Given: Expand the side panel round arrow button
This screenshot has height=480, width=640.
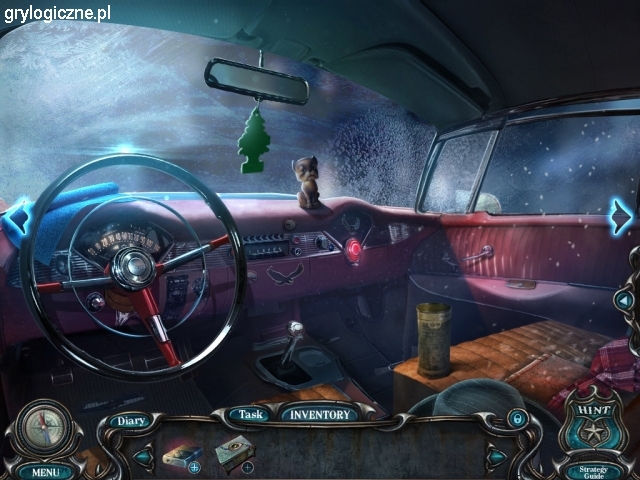Looking at the screenshot, I should pyautogui.click(x=625, y=299).
